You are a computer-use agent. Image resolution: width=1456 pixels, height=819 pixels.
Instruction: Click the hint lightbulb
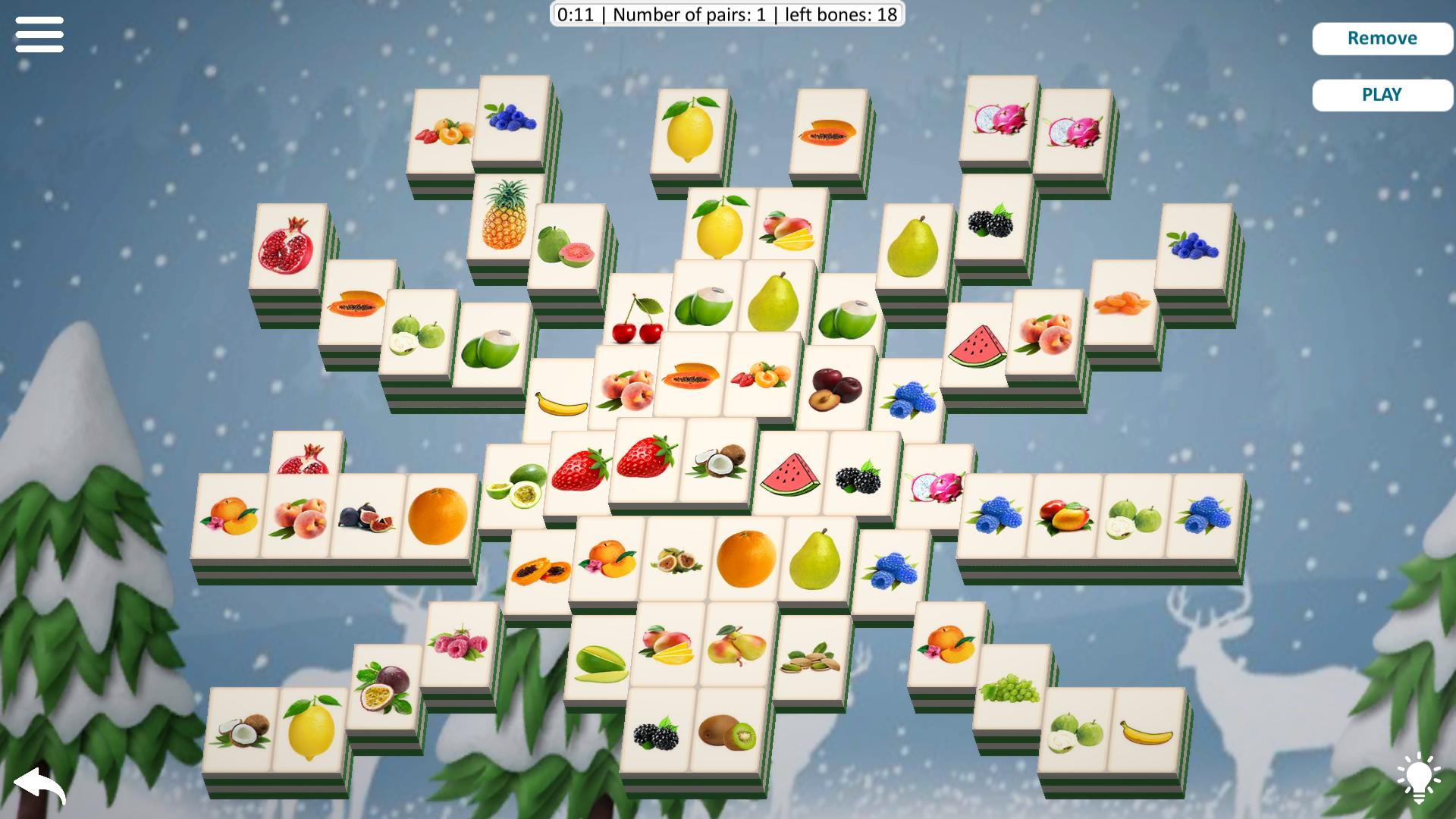click(x=1420, y=775)
